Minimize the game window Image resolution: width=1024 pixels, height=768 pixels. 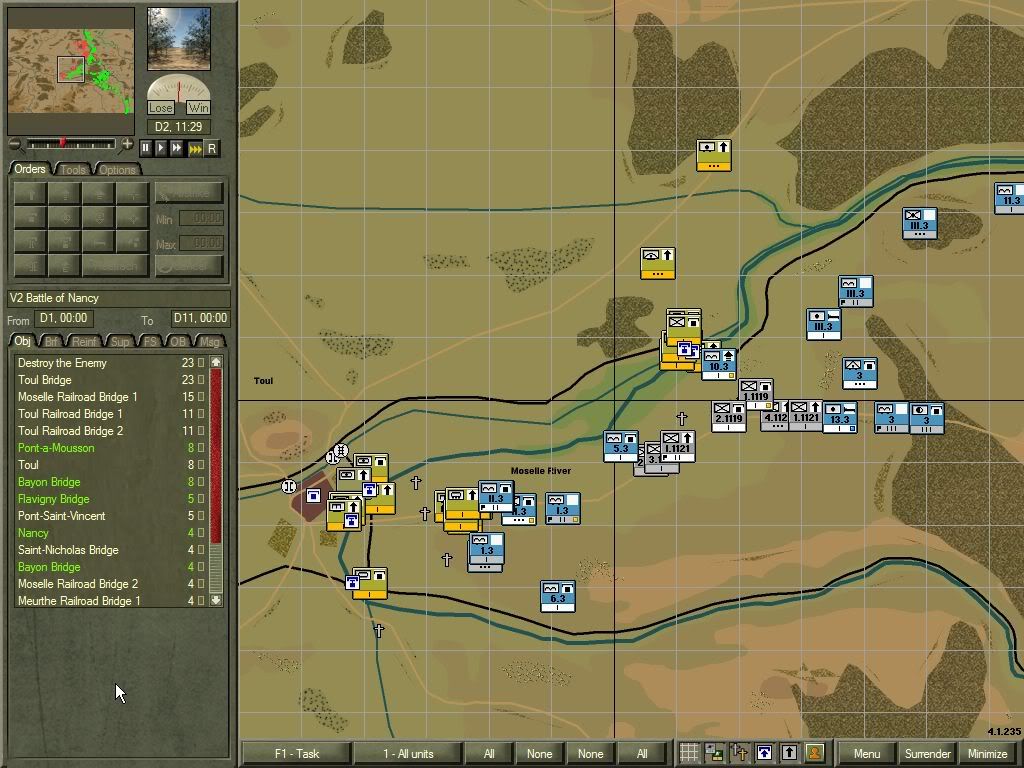(987, 753)
